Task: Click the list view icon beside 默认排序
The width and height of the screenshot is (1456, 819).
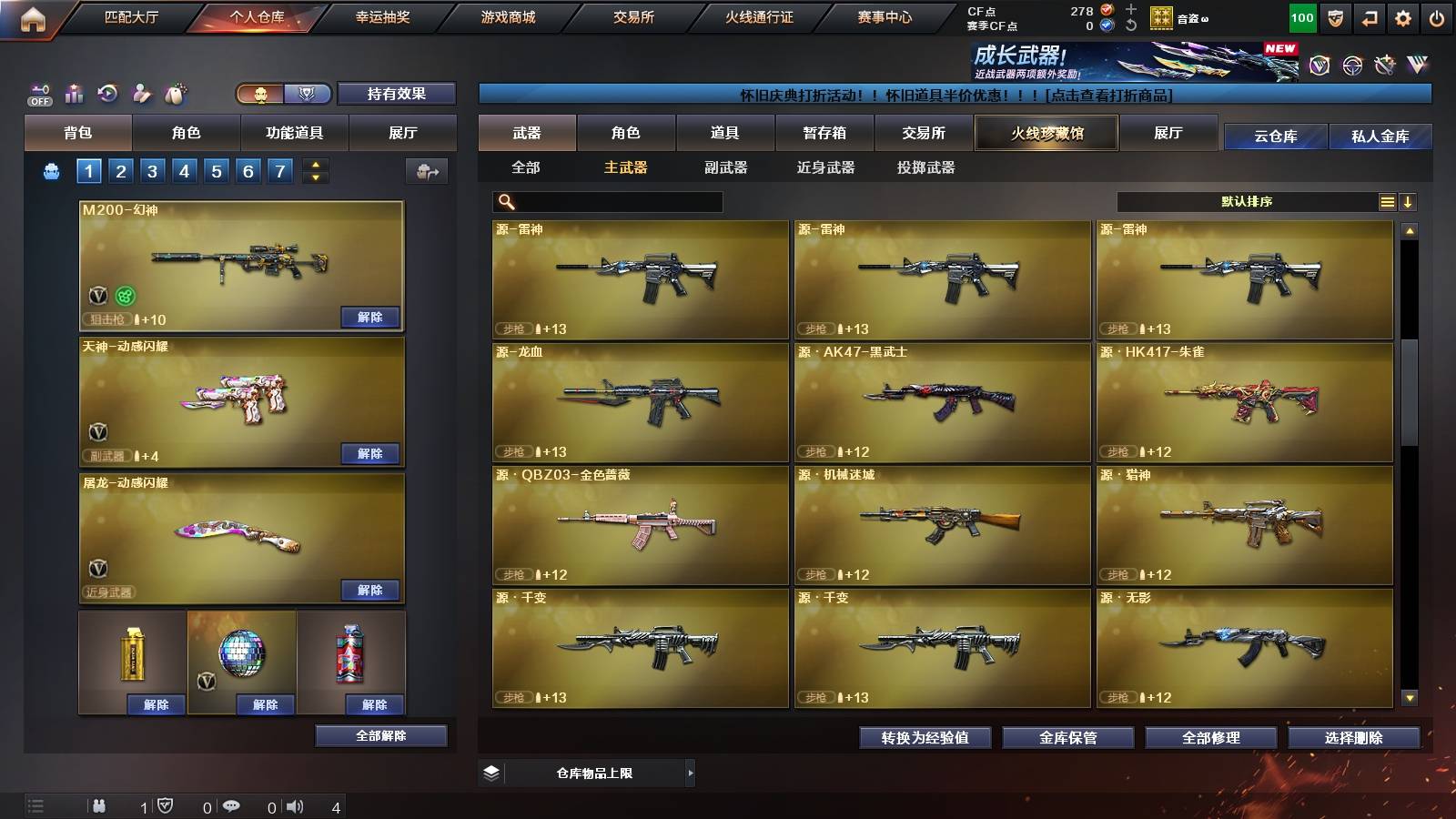Action: [x=1387, y=201]
